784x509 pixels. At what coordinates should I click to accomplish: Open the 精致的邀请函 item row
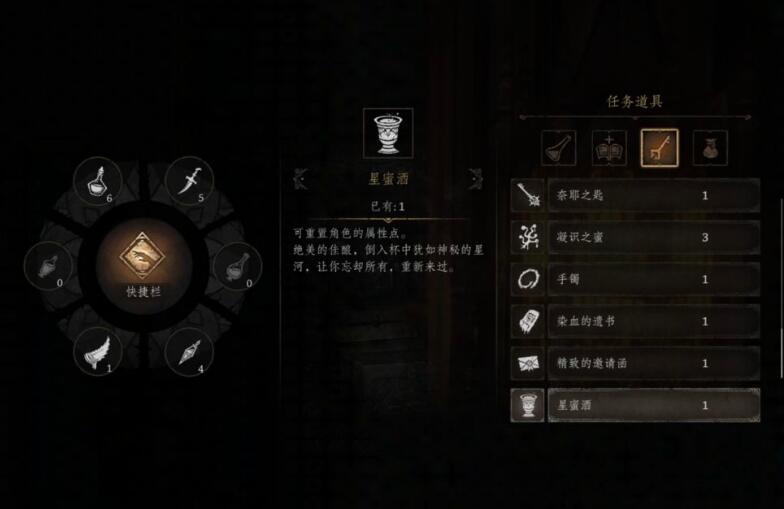coord(636,364)
